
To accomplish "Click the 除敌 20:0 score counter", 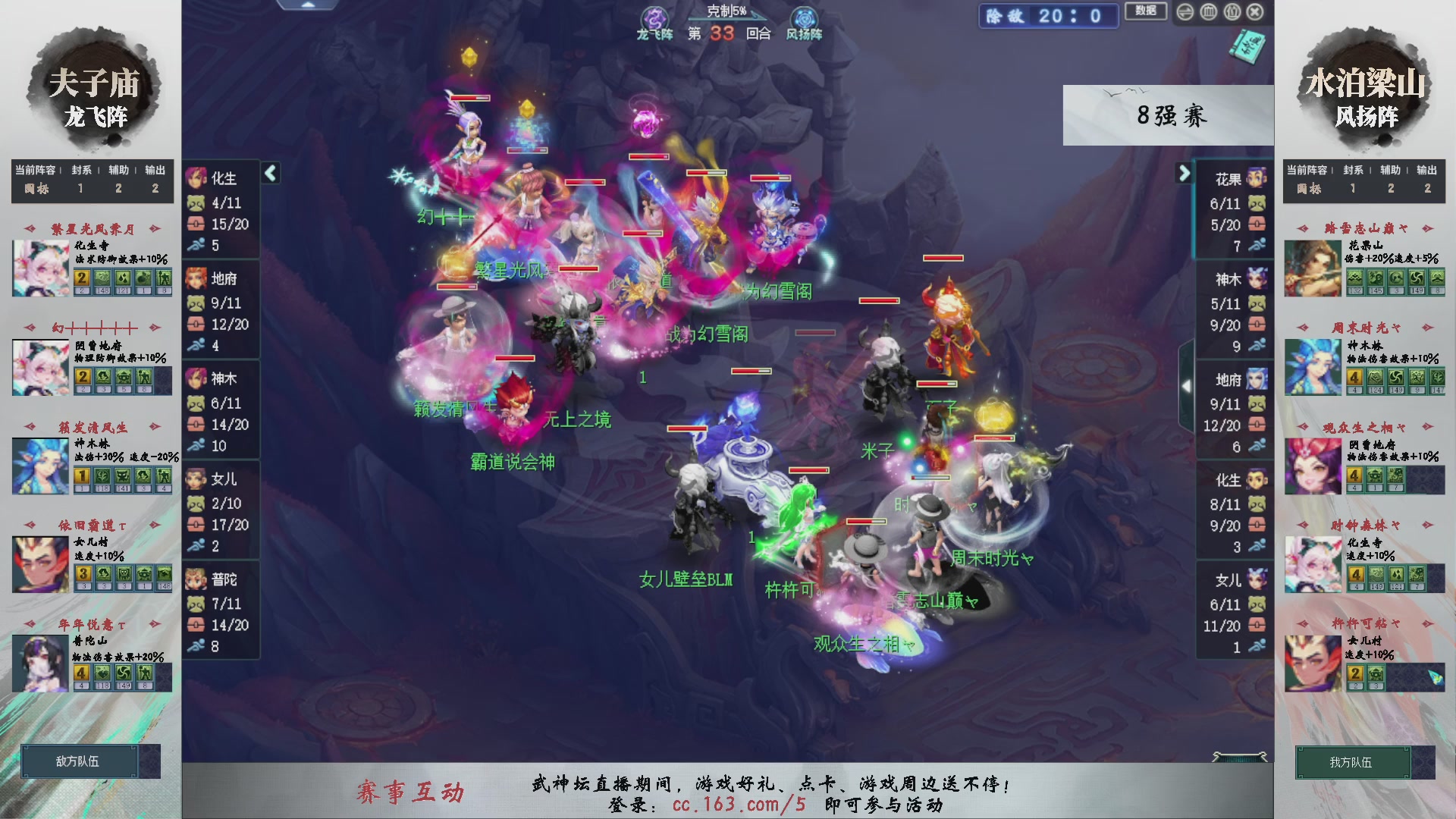I will coord(1048,16).
